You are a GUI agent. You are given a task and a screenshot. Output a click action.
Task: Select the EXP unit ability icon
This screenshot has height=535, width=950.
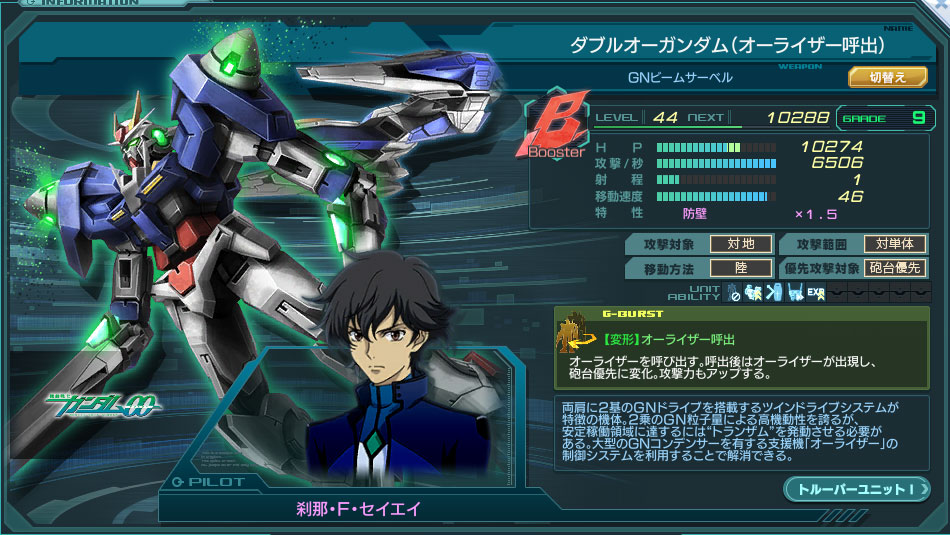pos(816,293)
